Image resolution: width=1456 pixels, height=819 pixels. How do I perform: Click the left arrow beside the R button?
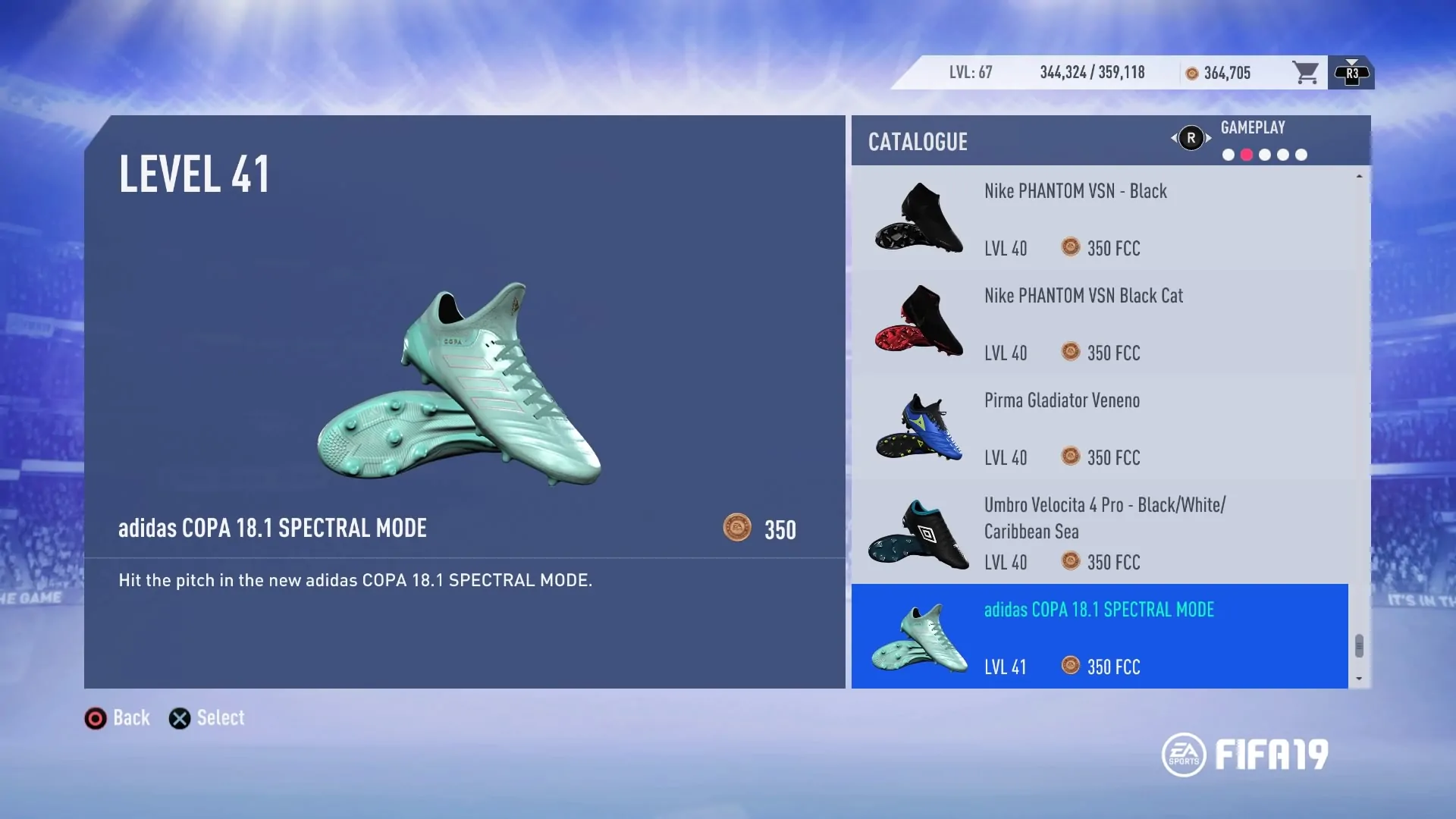click(1174, 139)
